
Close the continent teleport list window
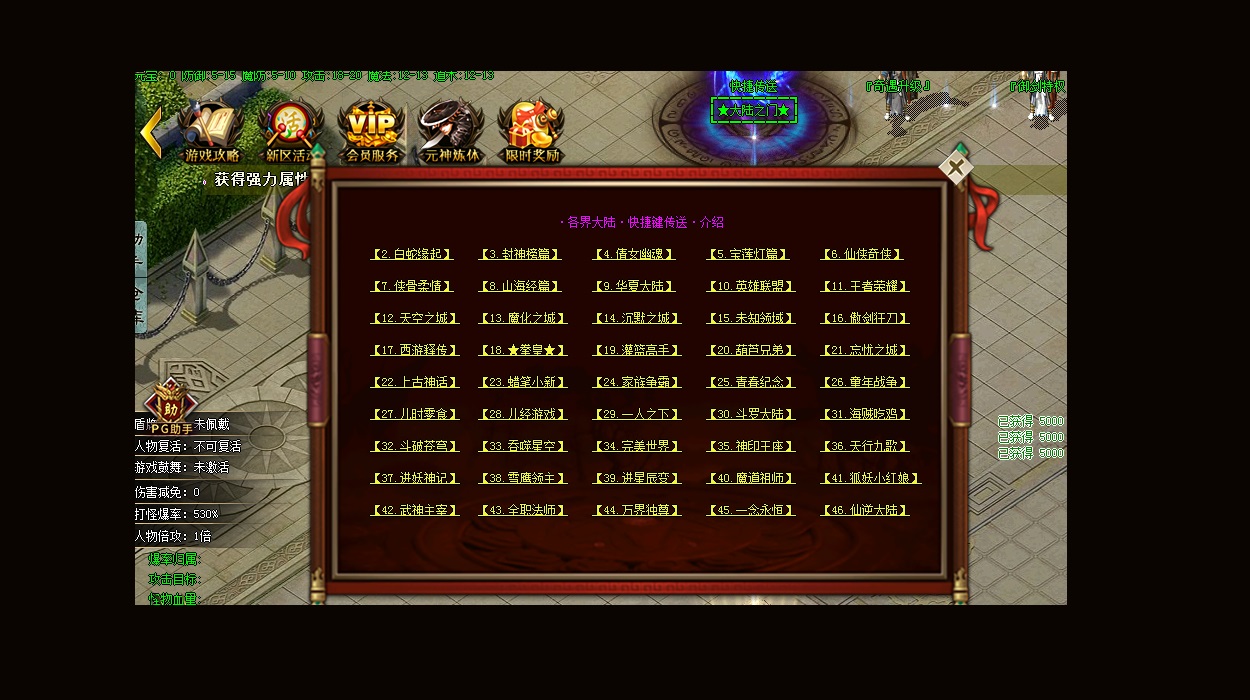coord(955,168)
